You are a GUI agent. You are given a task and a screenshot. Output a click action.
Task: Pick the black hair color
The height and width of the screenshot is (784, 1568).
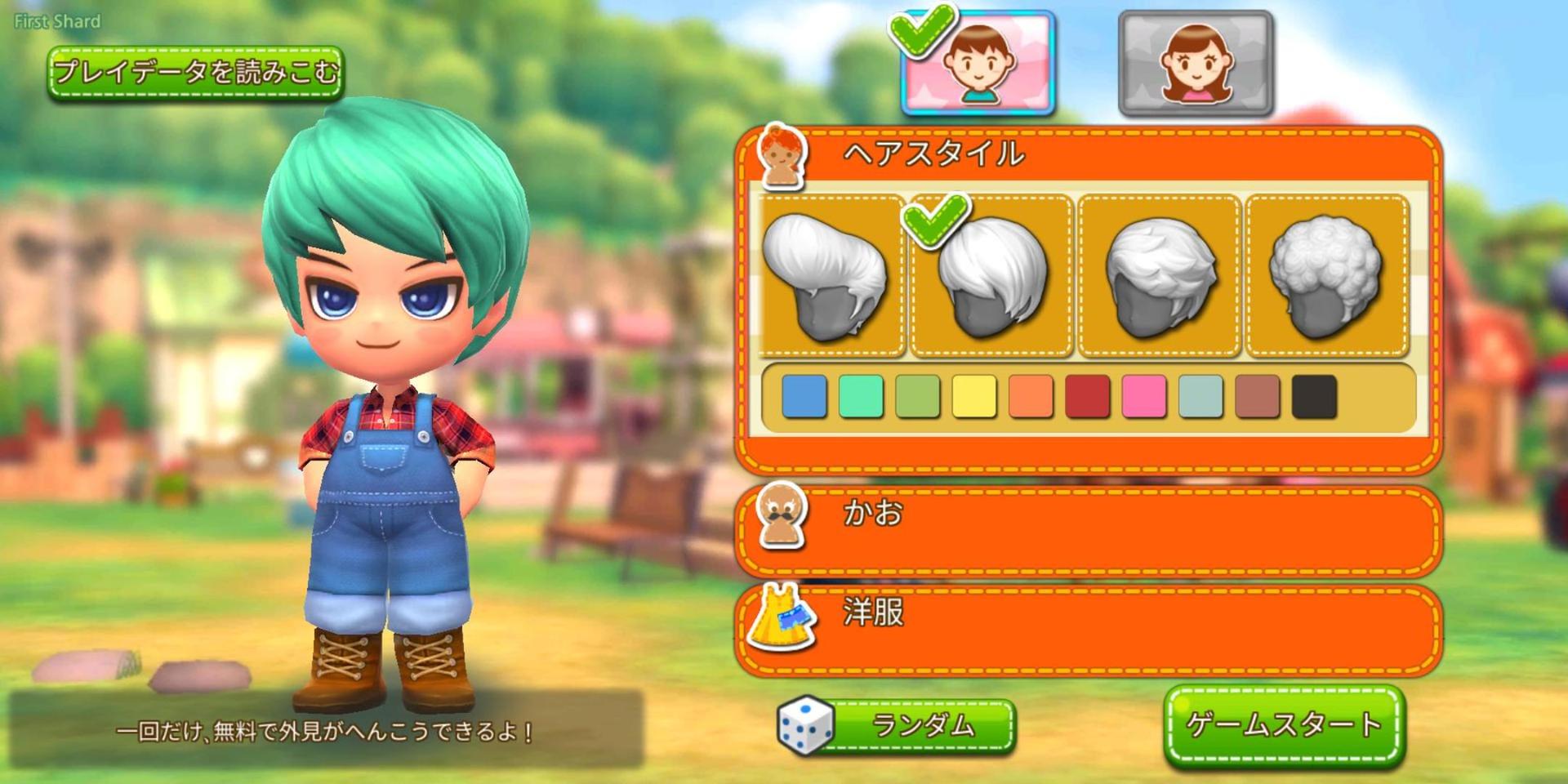tap(1314, 396)
